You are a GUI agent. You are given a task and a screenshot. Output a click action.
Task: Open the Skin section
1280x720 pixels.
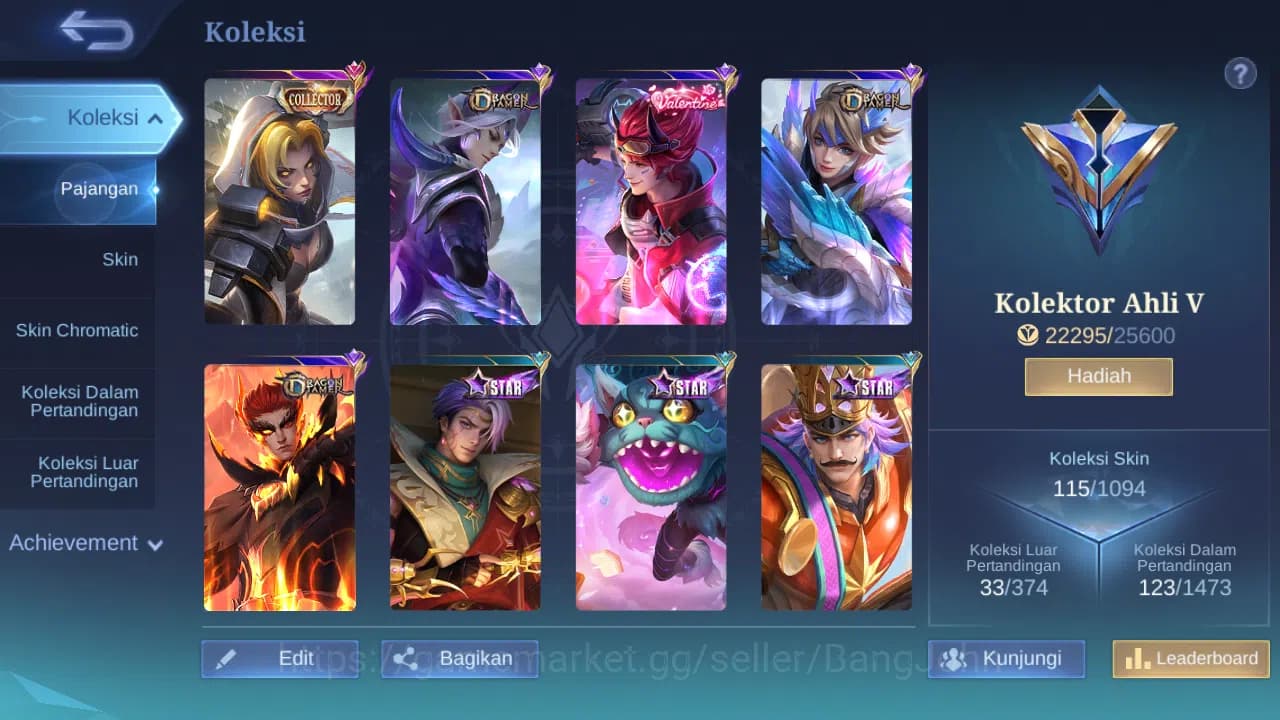(x=120, y=259)
